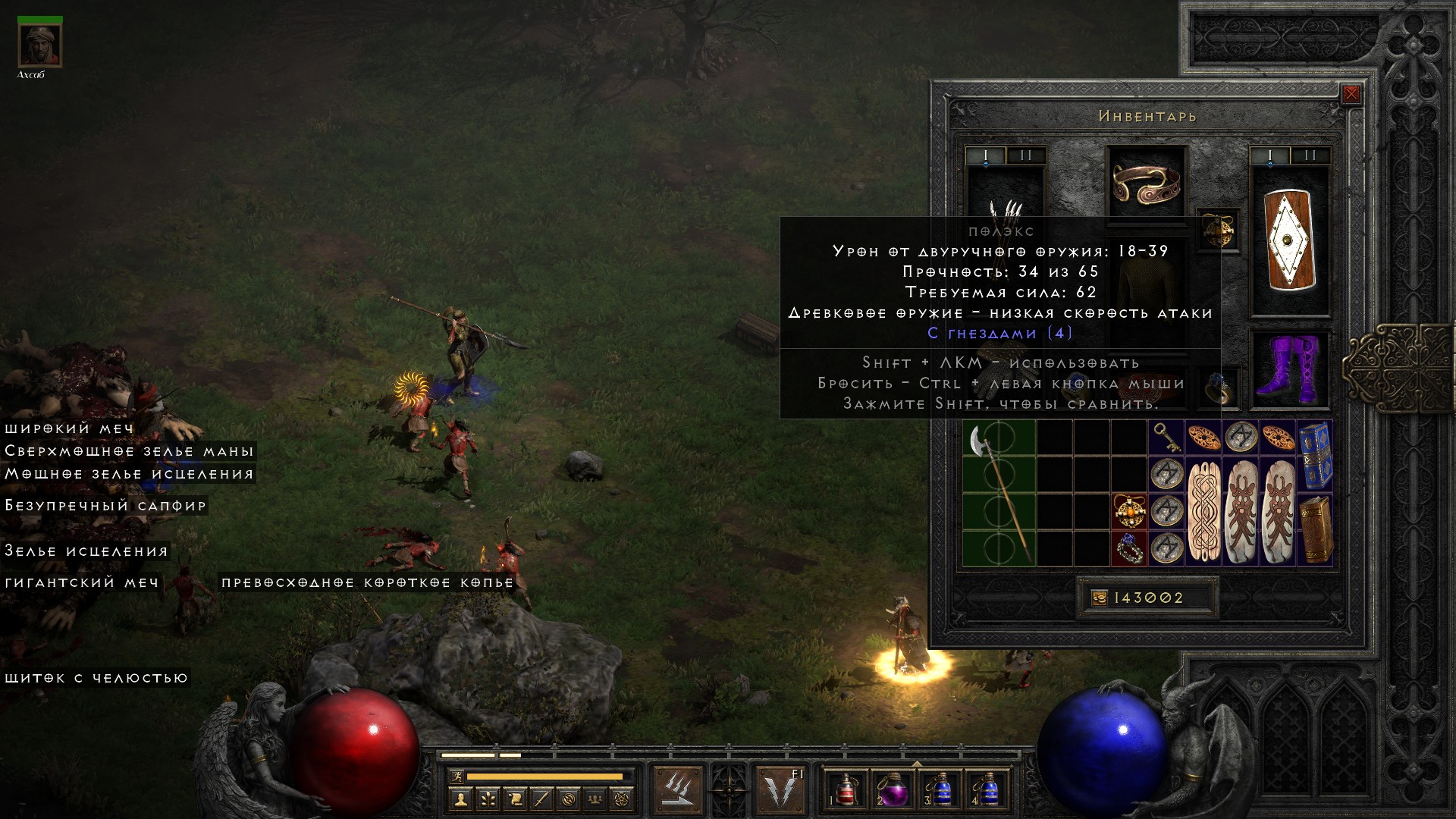
Task: Toggle the run/walk button
Action: (455, 777)
